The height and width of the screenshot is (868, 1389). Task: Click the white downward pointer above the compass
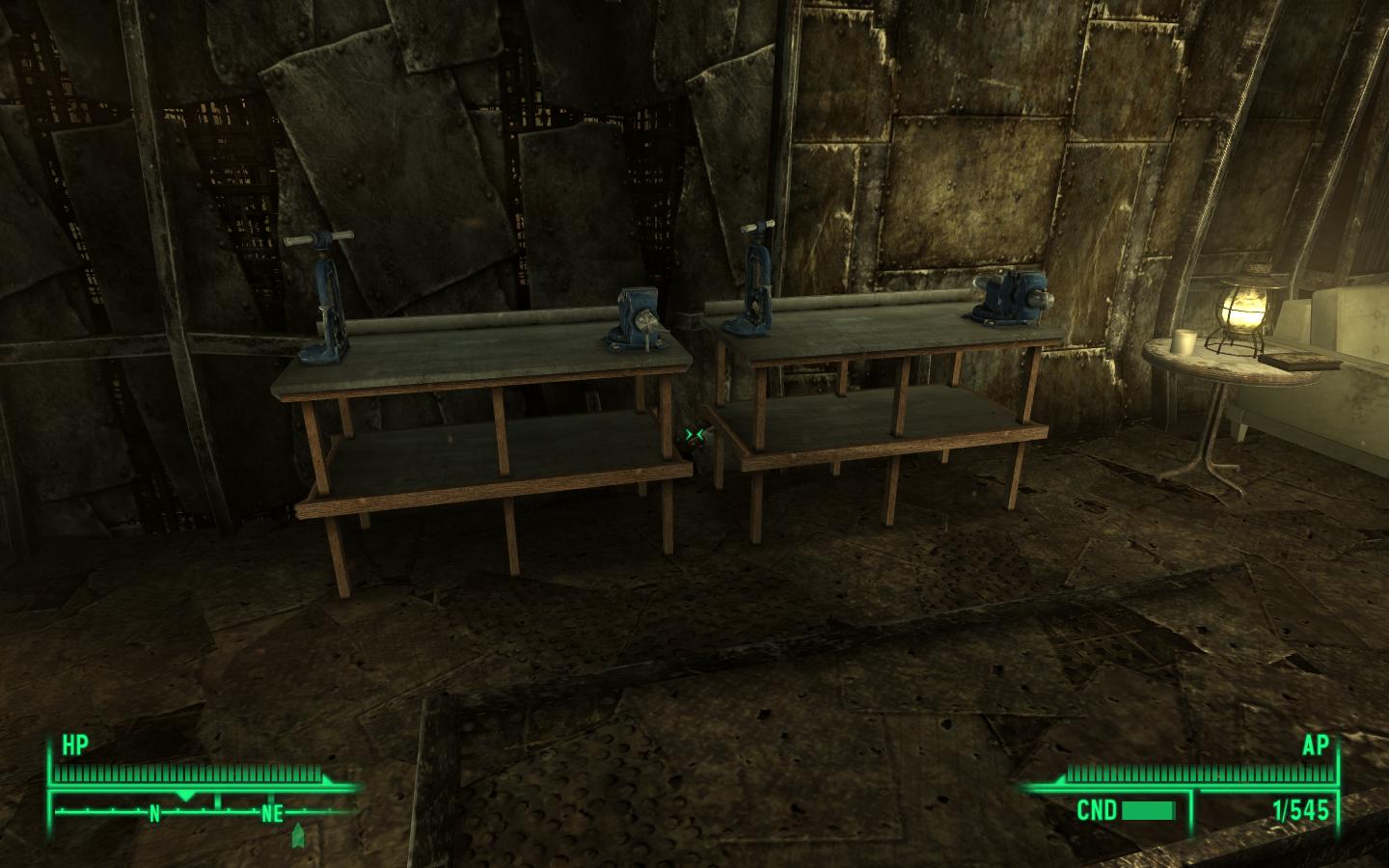click(x=185, y=797)
